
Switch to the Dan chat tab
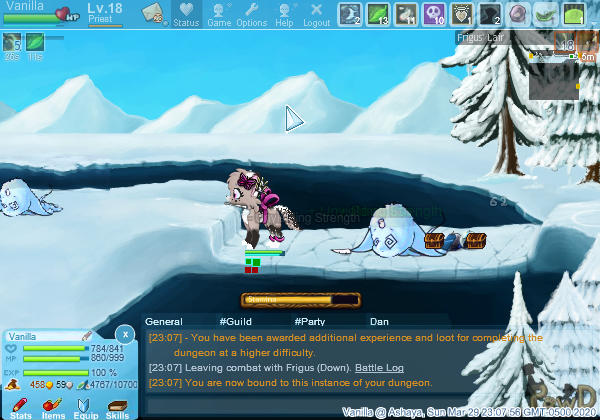click(379, 321)
